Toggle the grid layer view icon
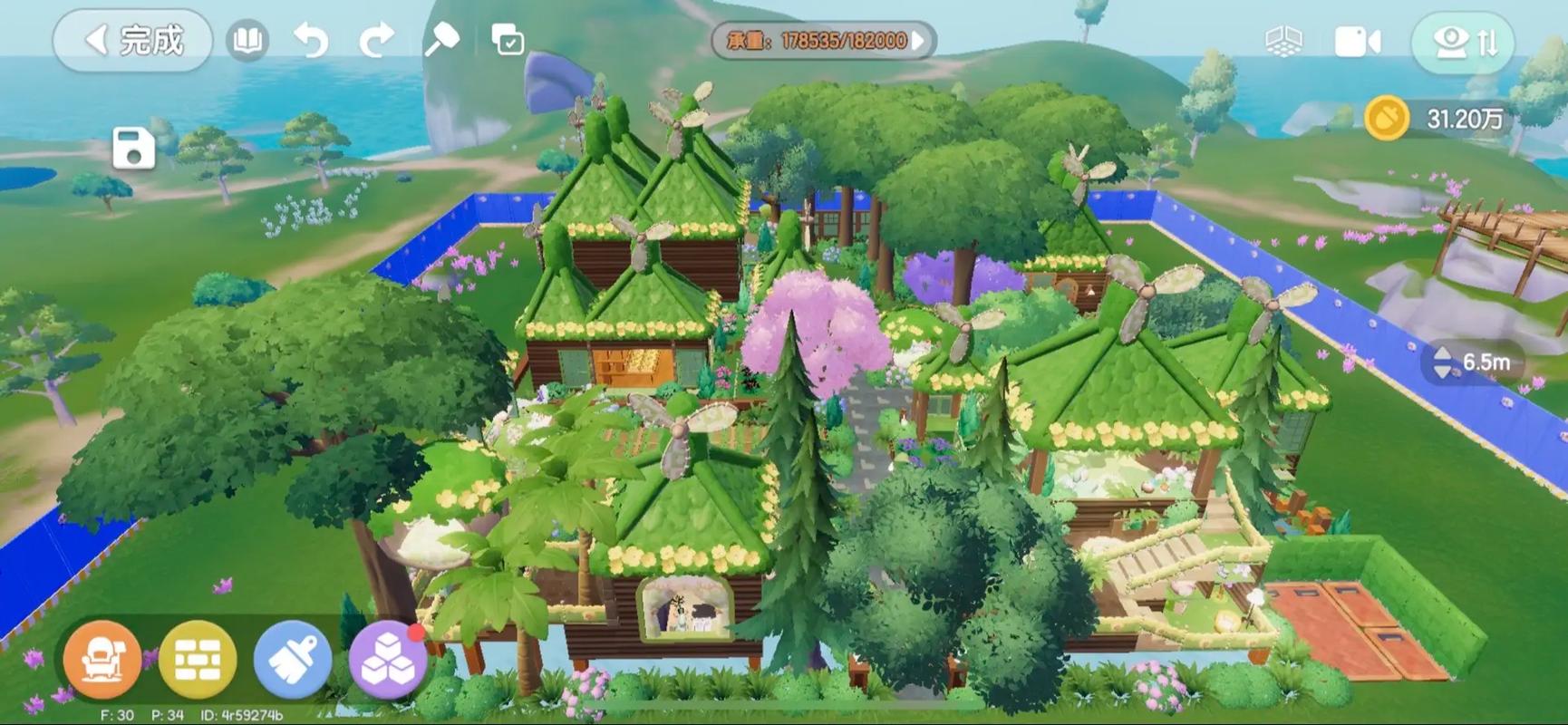The width and height of the screenshot is (1568, 725). point(1282,42)
